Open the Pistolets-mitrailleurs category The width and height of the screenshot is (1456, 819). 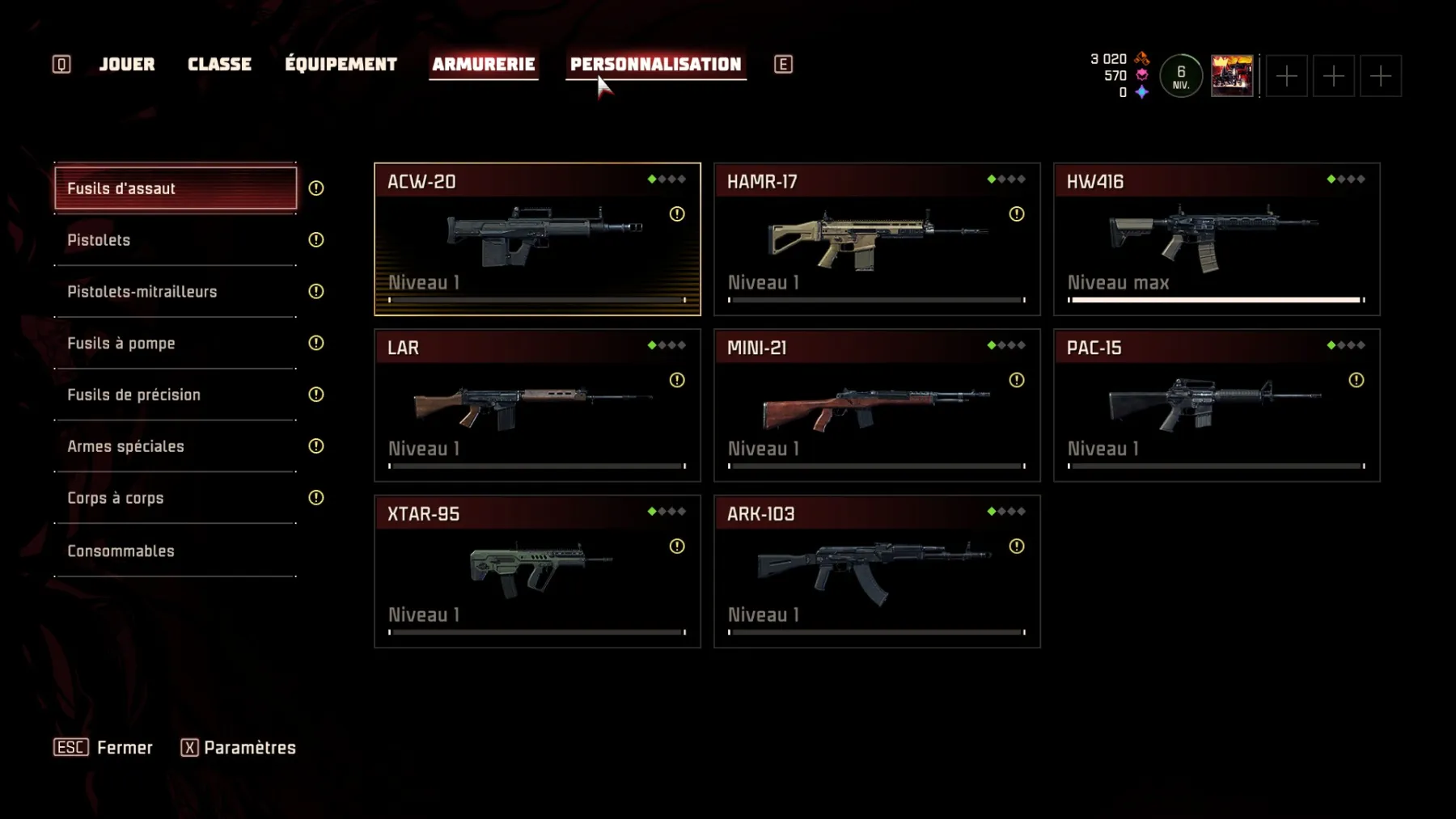[x=176, y=292]
